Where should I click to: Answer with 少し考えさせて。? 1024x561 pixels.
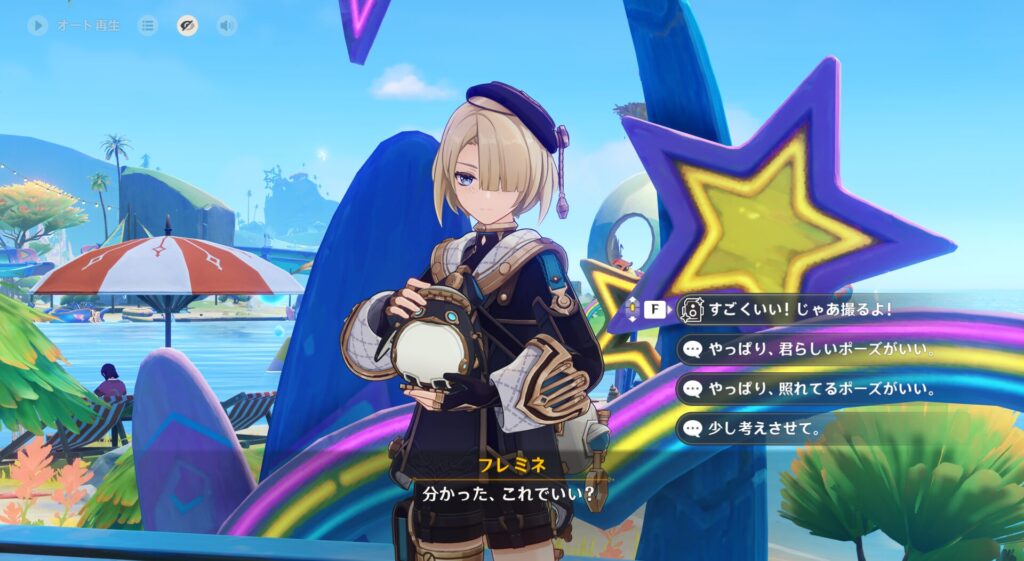[x=760, y=429]
